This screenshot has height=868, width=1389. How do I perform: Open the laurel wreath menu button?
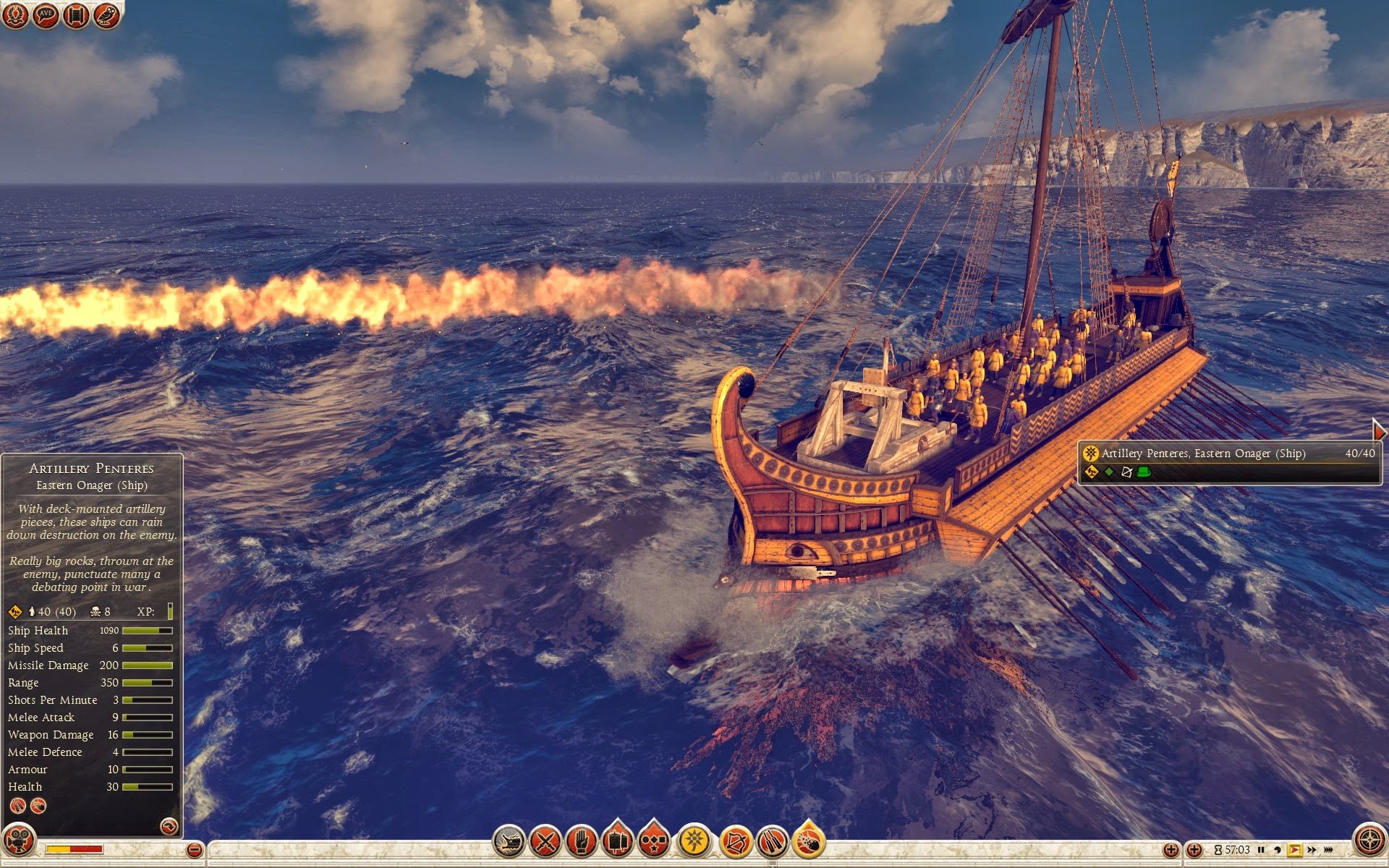coord(15,15)
